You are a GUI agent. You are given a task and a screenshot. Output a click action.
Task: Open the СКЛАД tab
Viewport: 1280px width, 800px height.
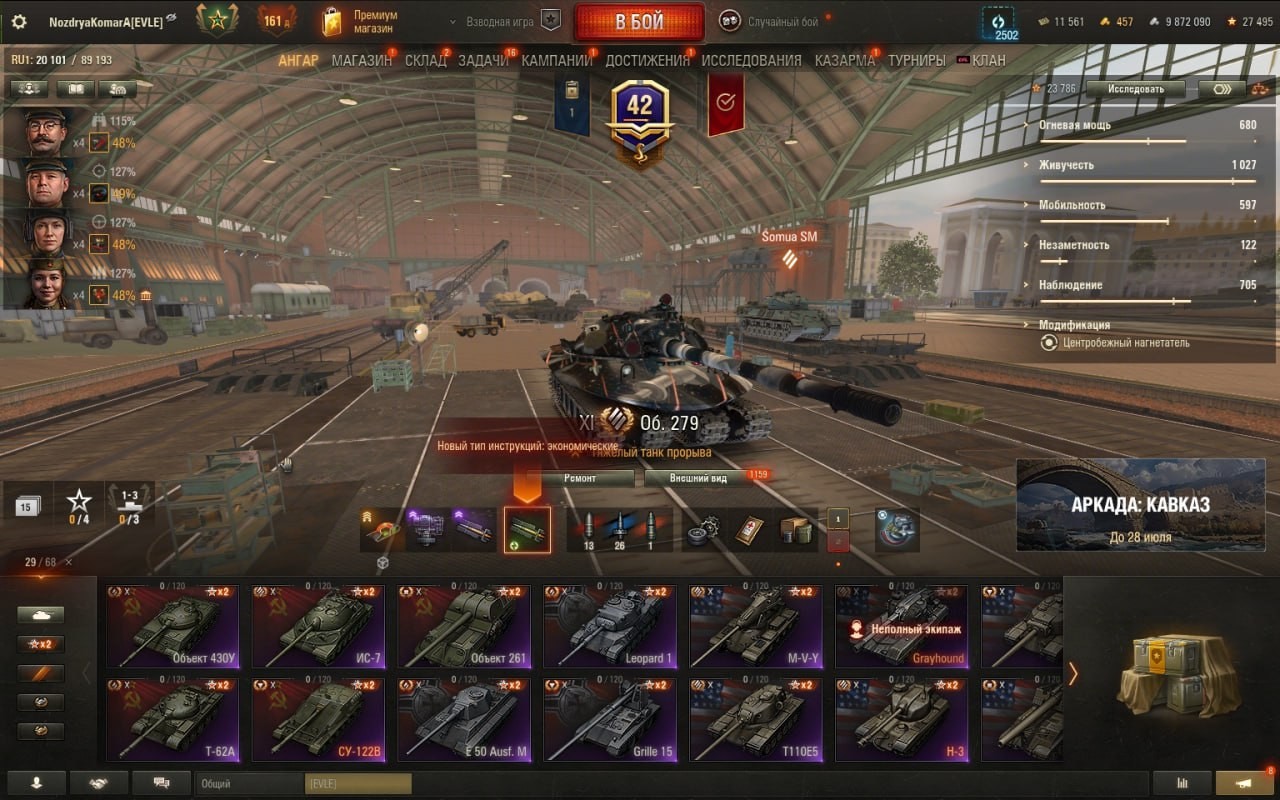[425, 60]
